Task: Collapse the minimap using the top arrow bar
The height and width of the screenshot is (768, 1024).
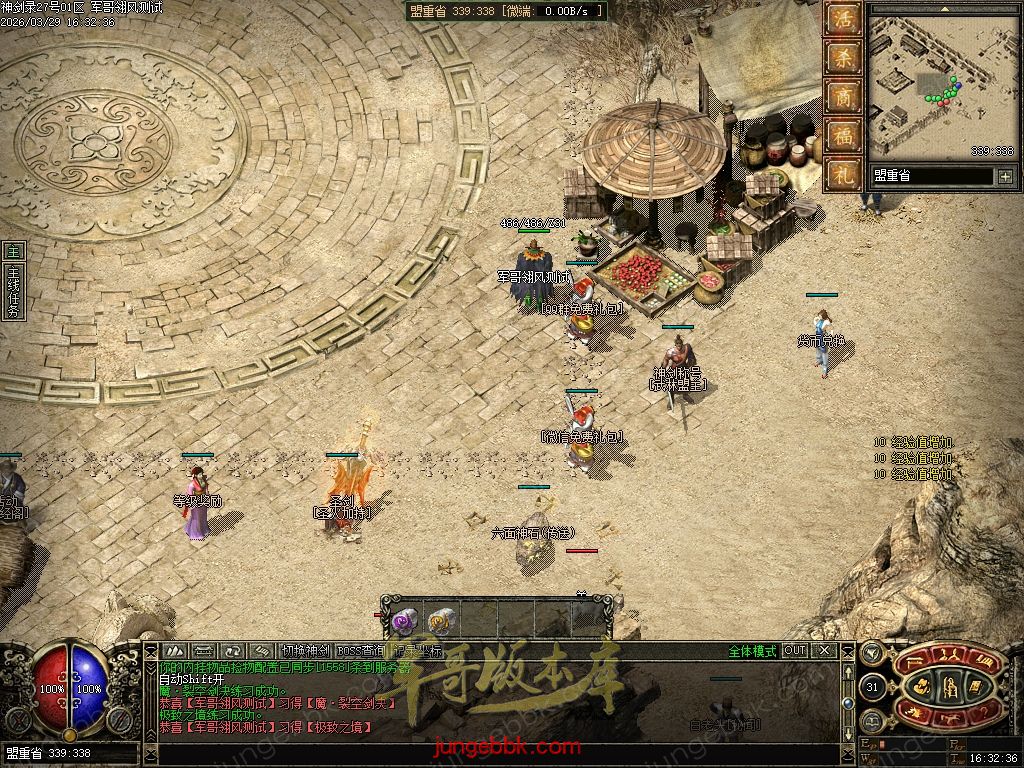Action: (943, 8)
